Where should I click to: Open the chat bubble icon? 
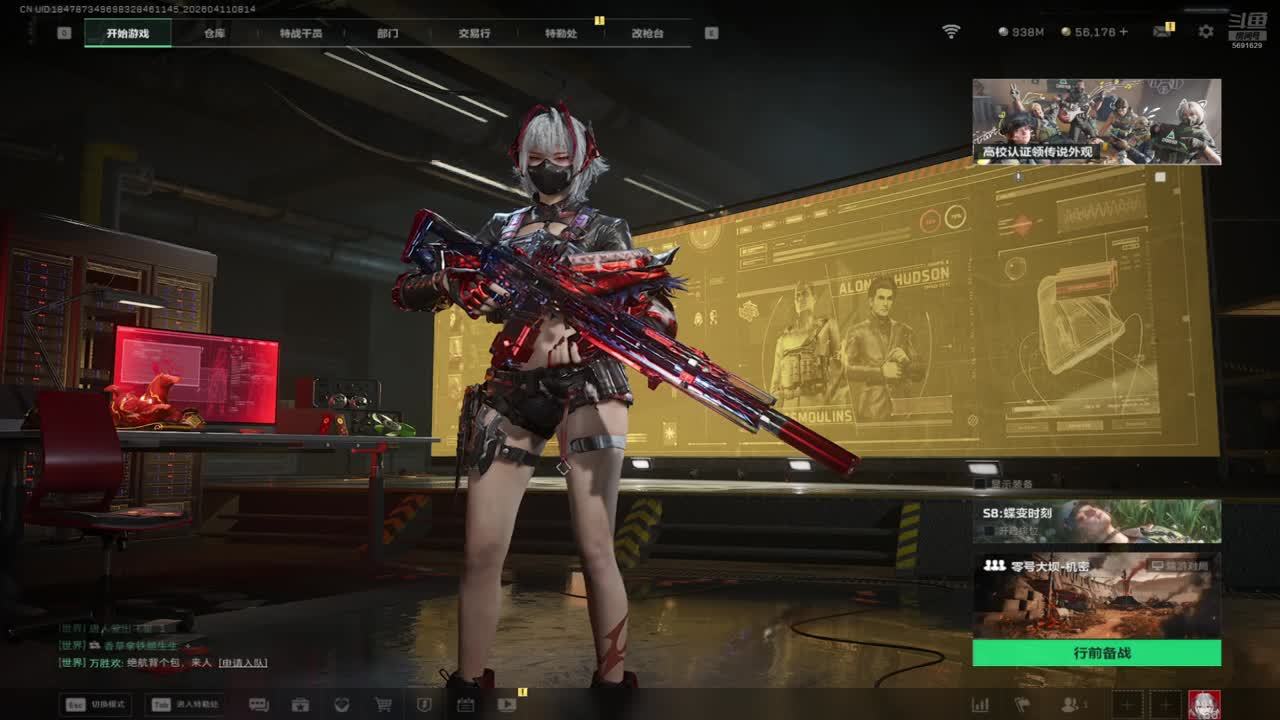(x=259, y=704)
